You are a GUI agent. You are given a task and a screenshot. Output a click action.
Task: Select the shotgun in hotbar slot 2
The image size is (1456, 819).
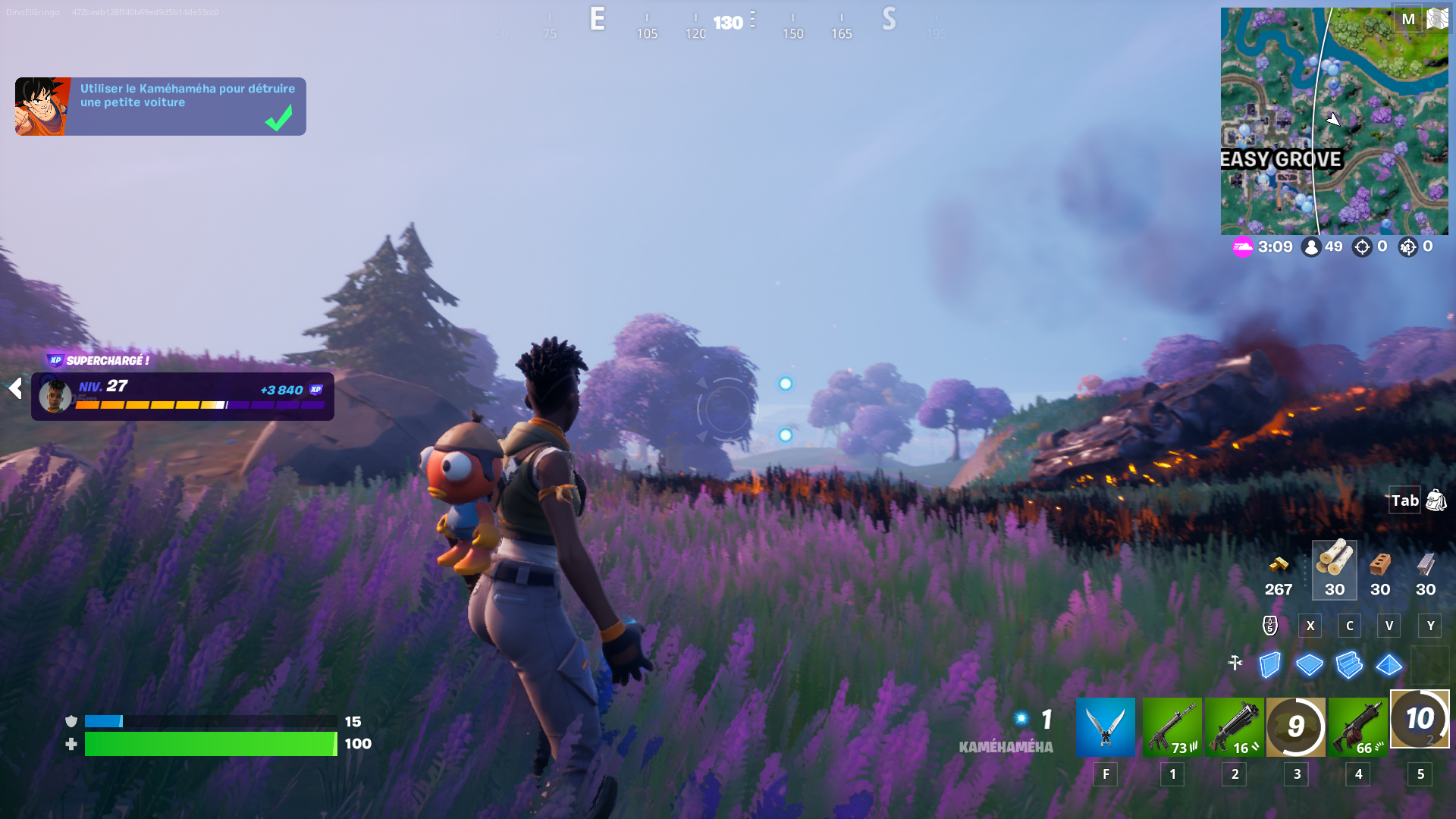(x=1234, y=726)
